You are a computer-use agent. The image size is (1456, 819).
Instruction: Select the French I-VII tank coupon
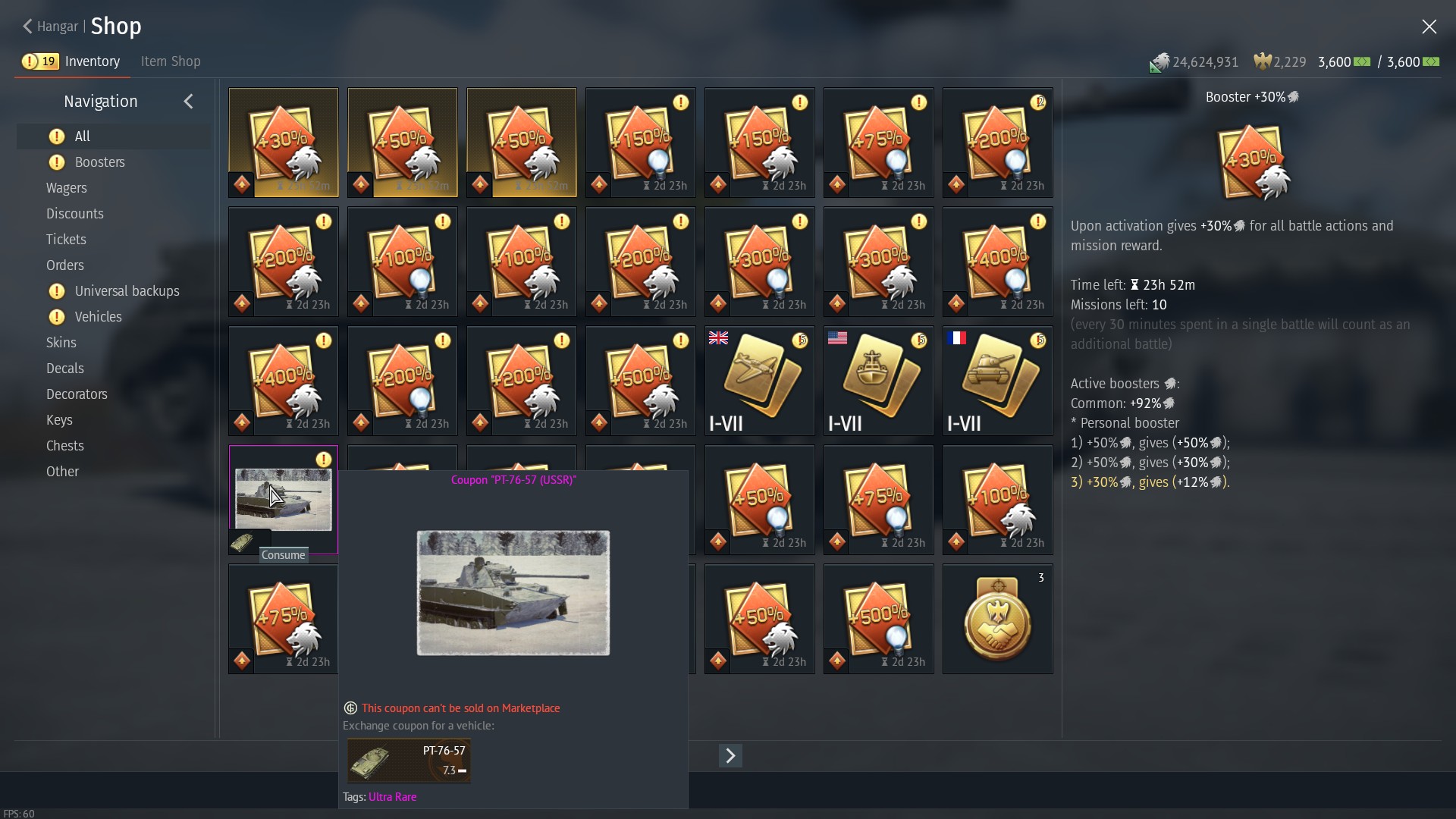tap(996, 381)
